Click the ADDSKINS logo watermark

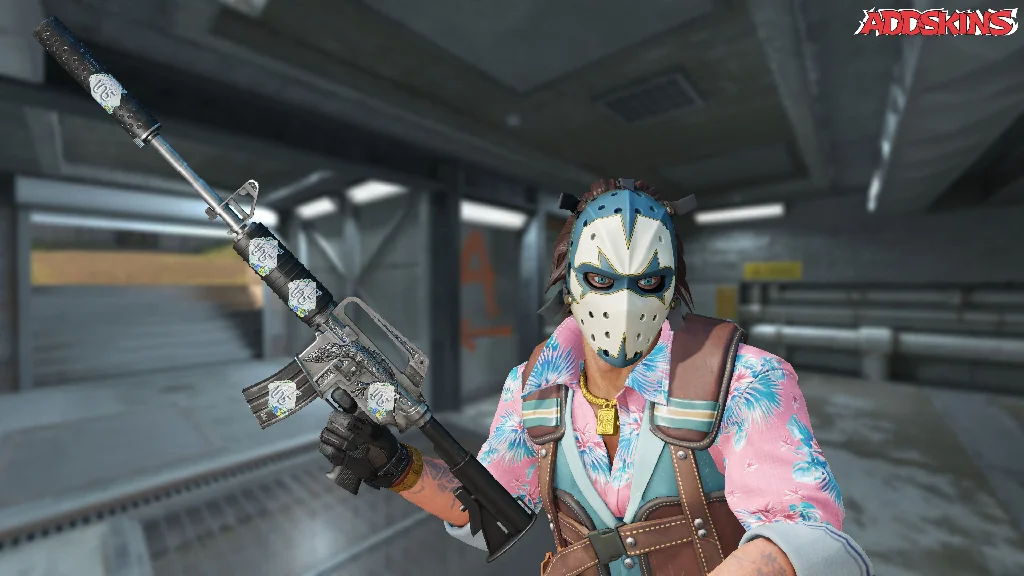pyautogui.click(x=937, y=23)
